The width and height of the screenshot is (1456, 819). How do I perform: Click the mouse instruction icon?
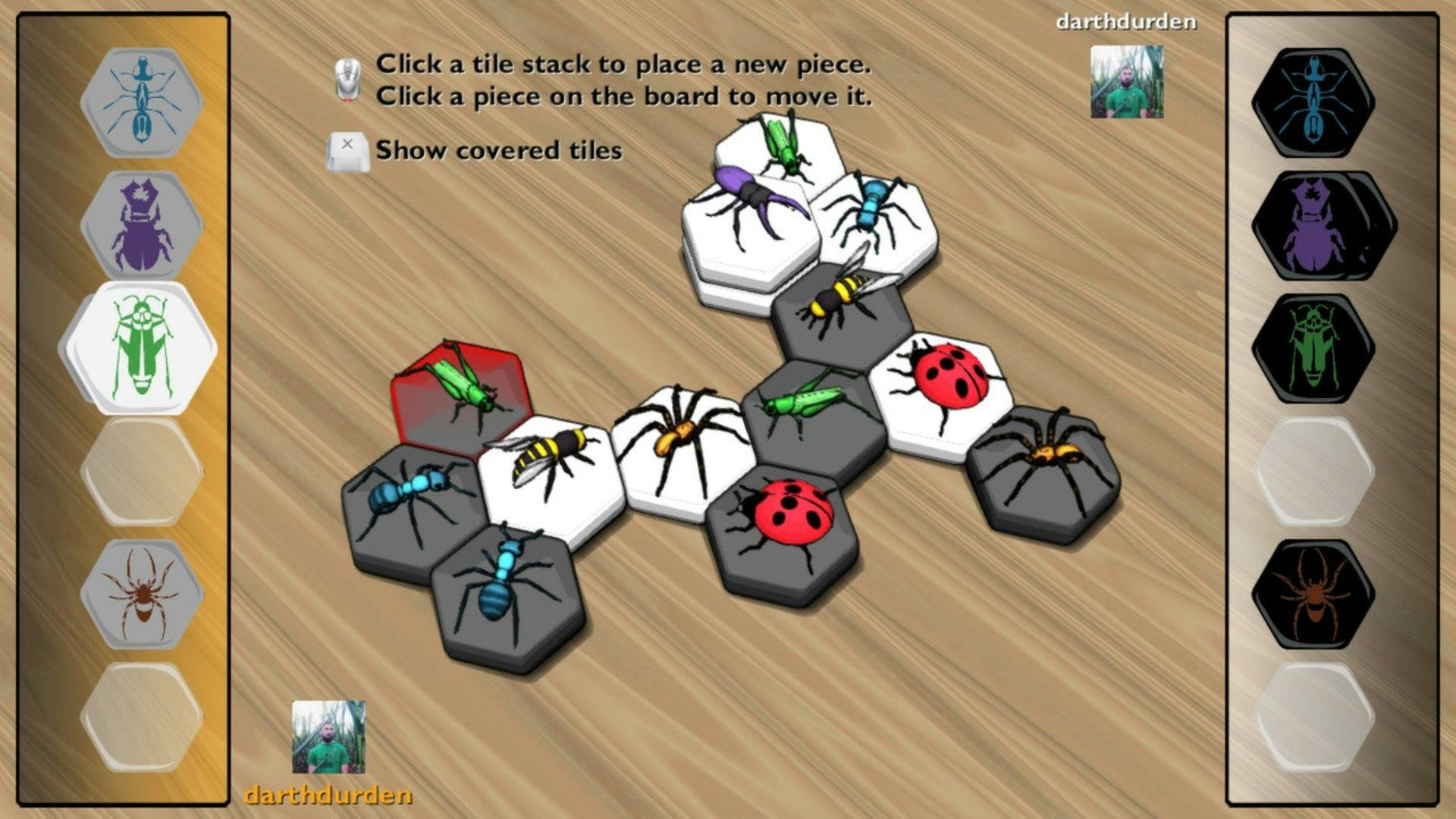[x=349, y=76]
